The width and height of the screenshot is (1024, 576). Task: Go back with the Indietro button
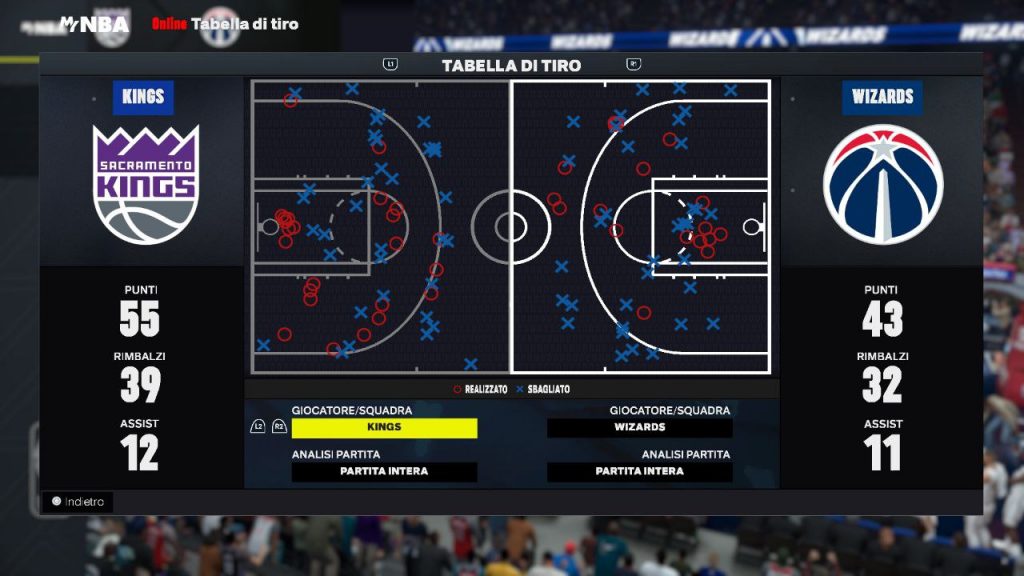point(78,502)
